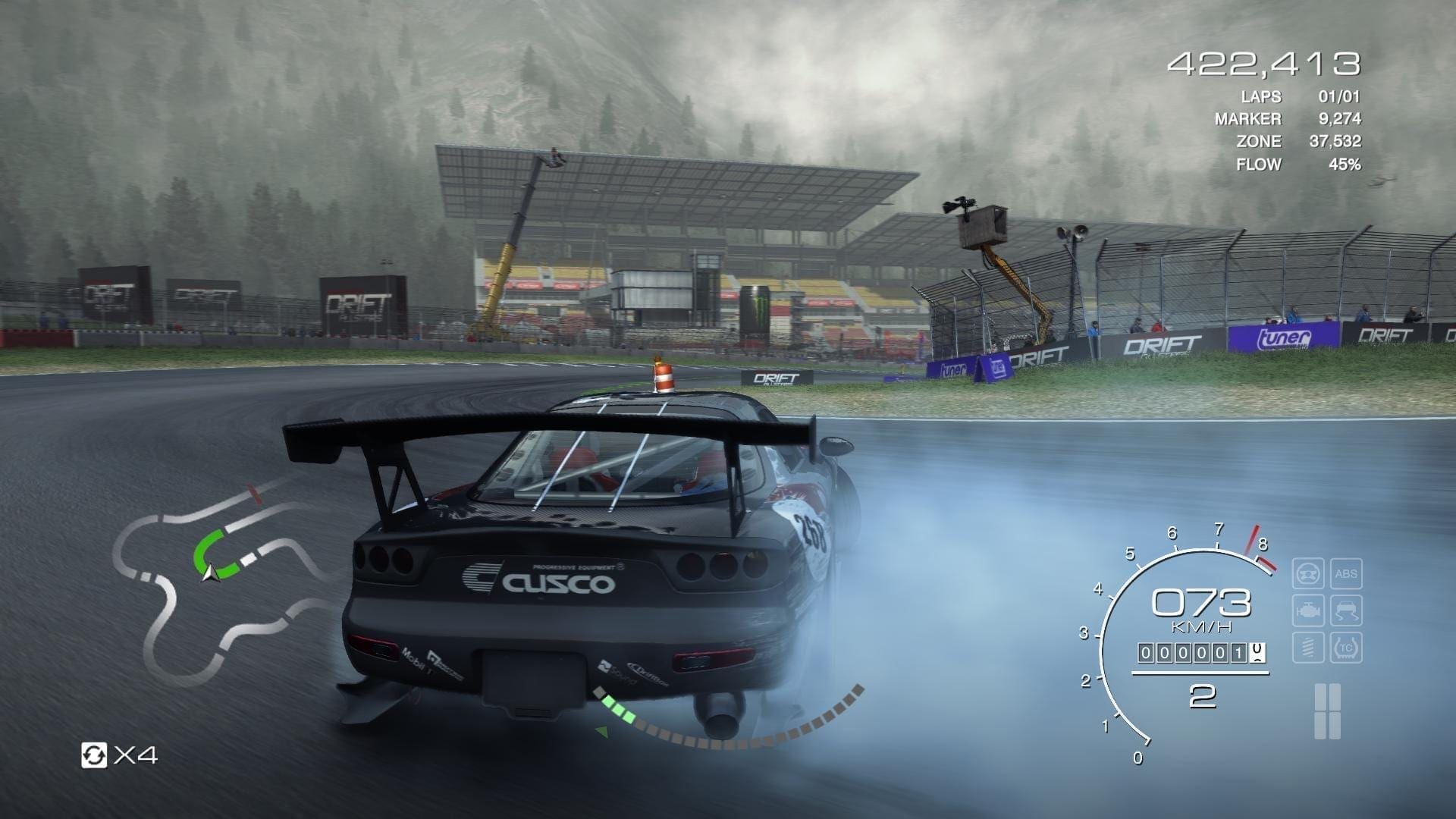This screenshot has width=1456, height=819.
Task: Toggle the ABS indicator icon
Action: click(1346, 573)
